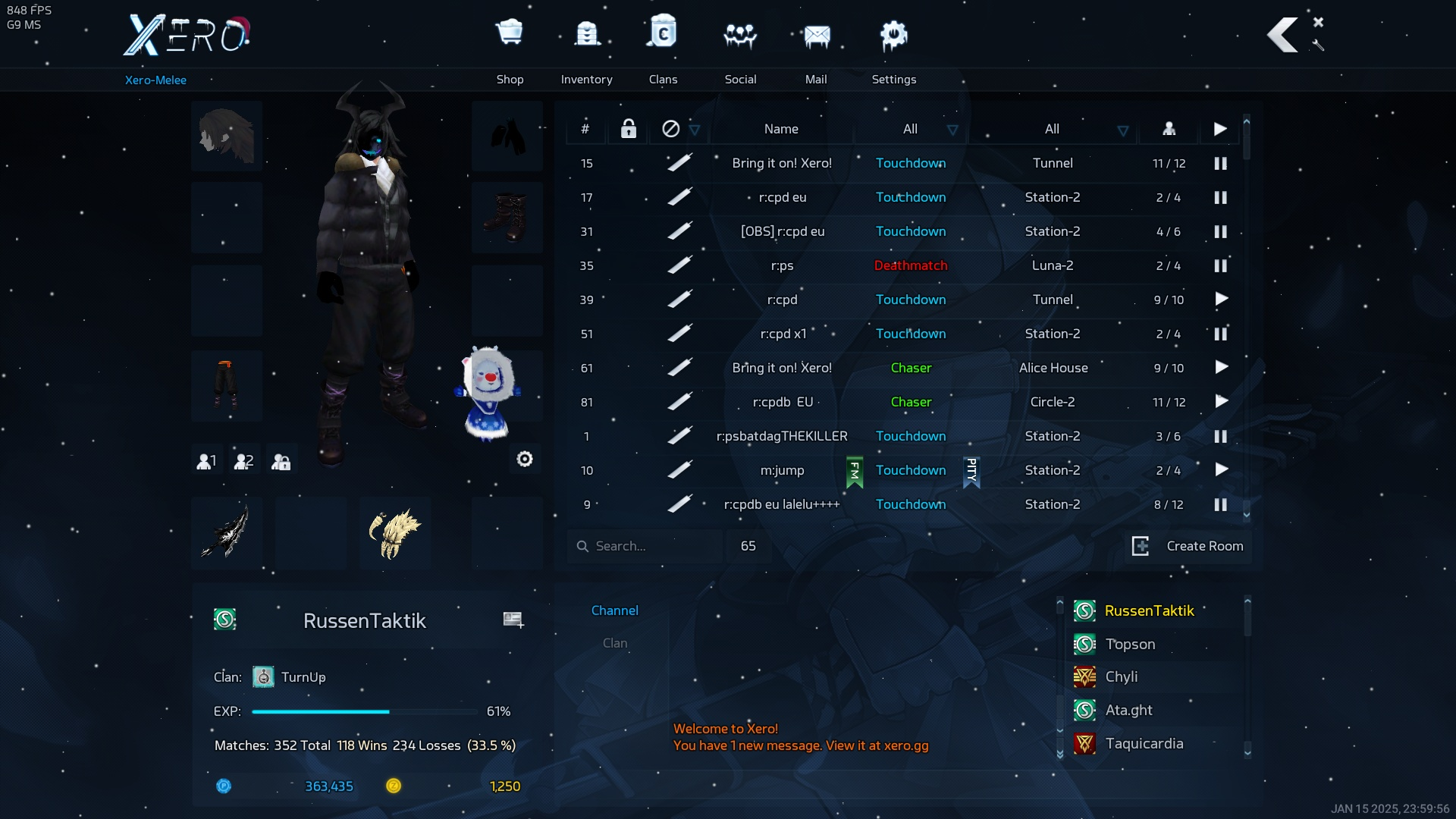The height and width of the screenshot is (819, 1456).
Task: Open character gear settings beside the pet
Action: (525, 459)
